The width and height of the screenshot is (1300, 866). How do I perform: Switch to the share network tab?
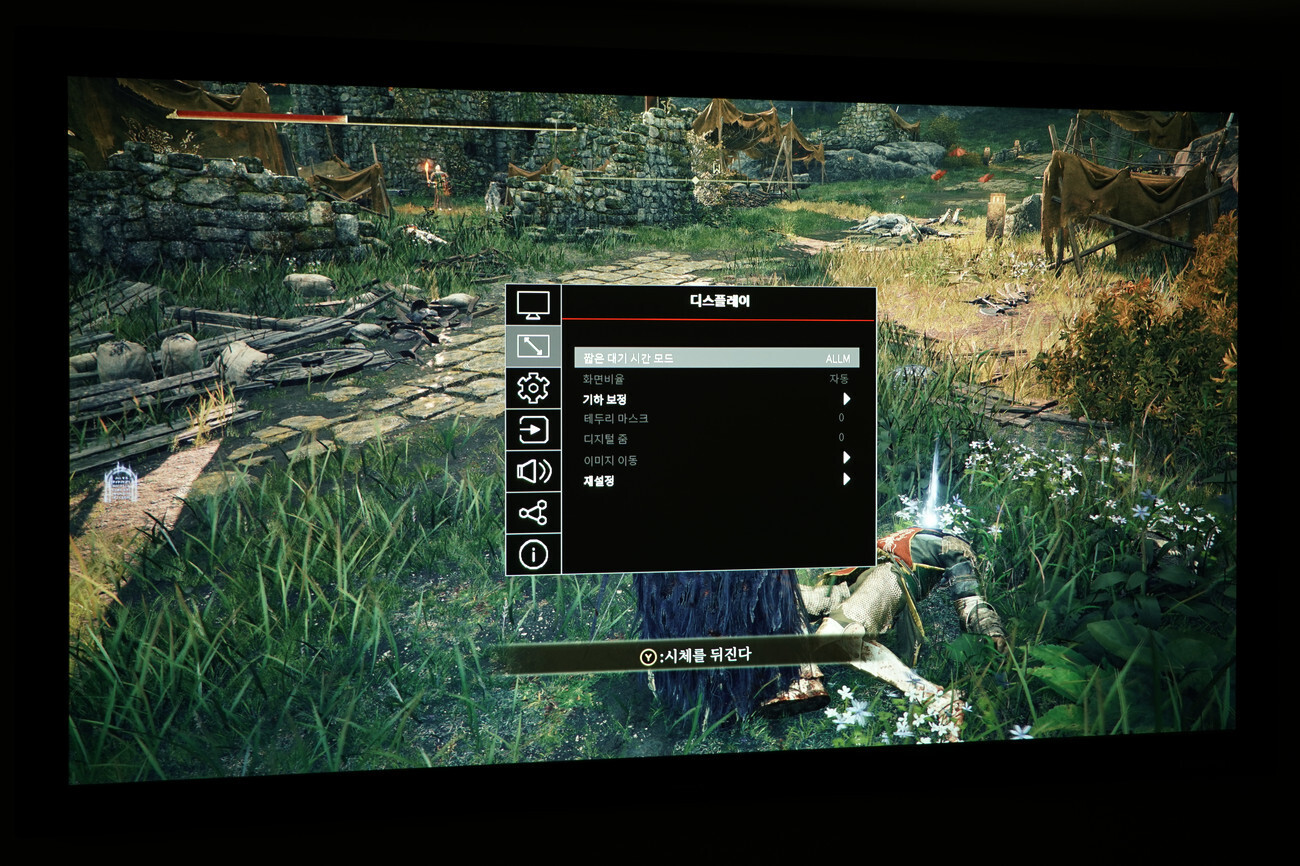(x=533, y=513)
